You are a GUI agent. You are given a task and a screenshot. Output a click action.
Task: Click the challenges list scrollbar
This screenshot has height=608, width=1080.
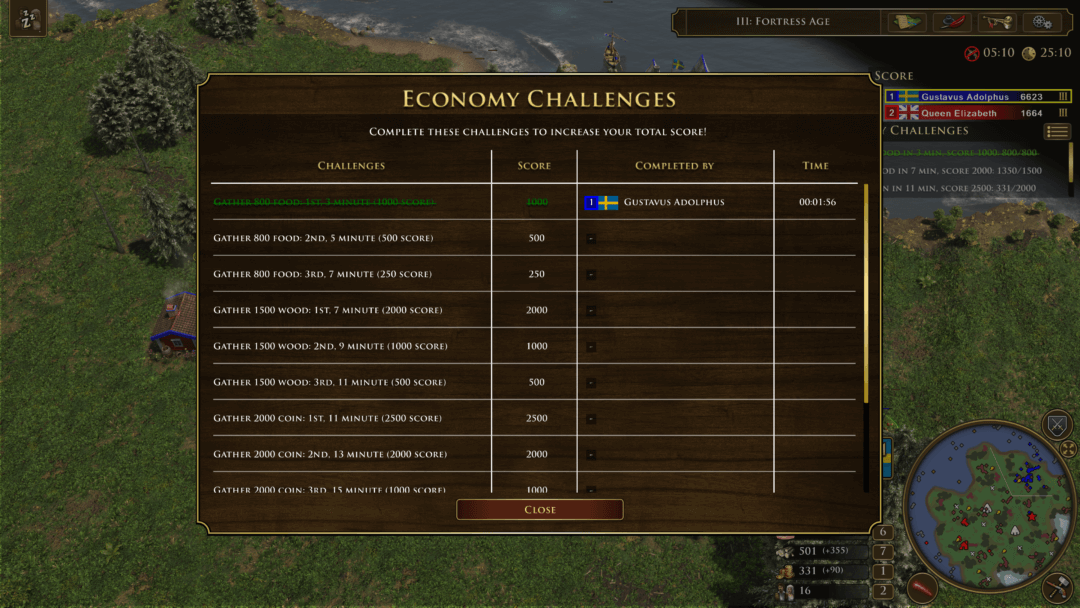(x=866, y=292)
